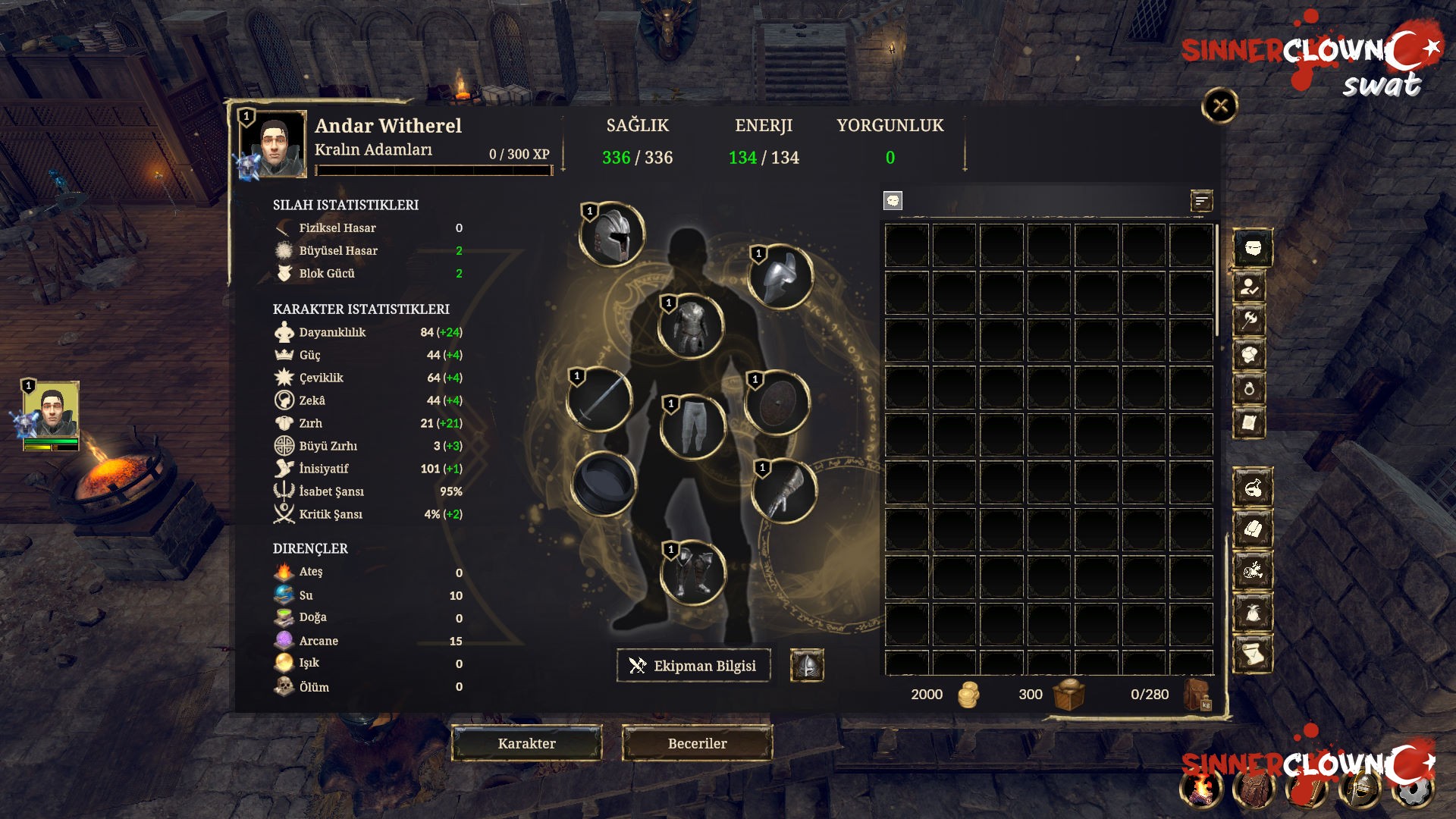
Task: Select the equipped sword slot
Action: click(601, 400)
